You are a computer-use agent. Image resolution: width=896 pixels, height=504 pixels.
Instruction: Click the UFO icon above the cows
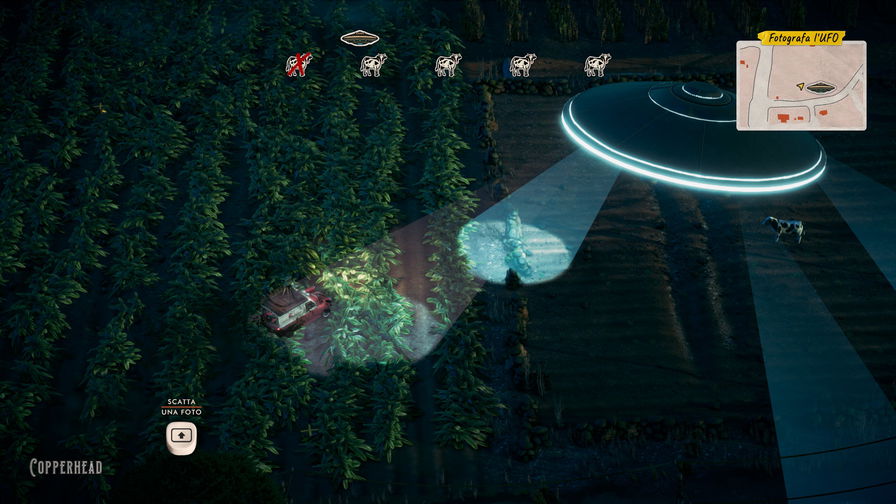[x=359, y=39]
